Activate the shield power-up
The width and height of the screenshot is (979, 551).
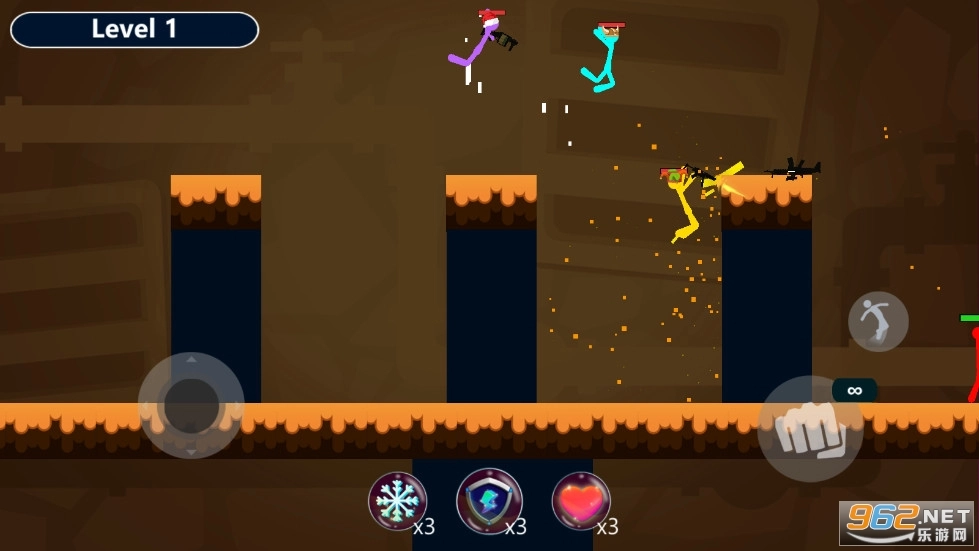489,500
